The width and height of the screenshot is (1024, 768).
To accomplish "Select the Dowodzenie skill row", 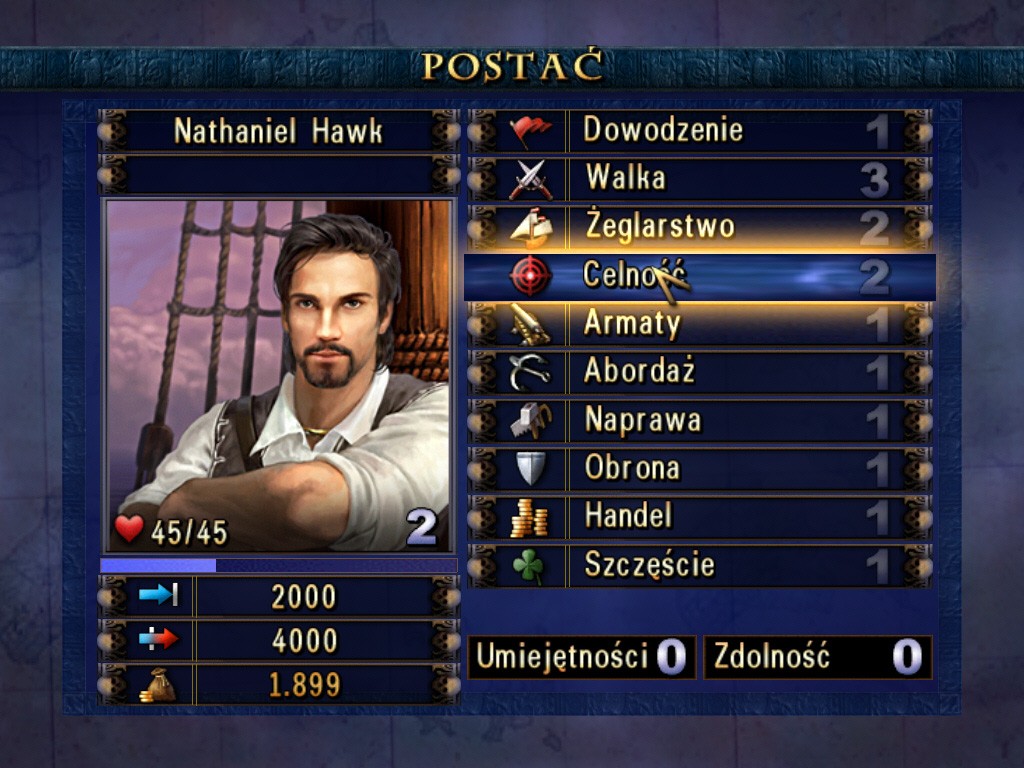I will tap(700, 131).
